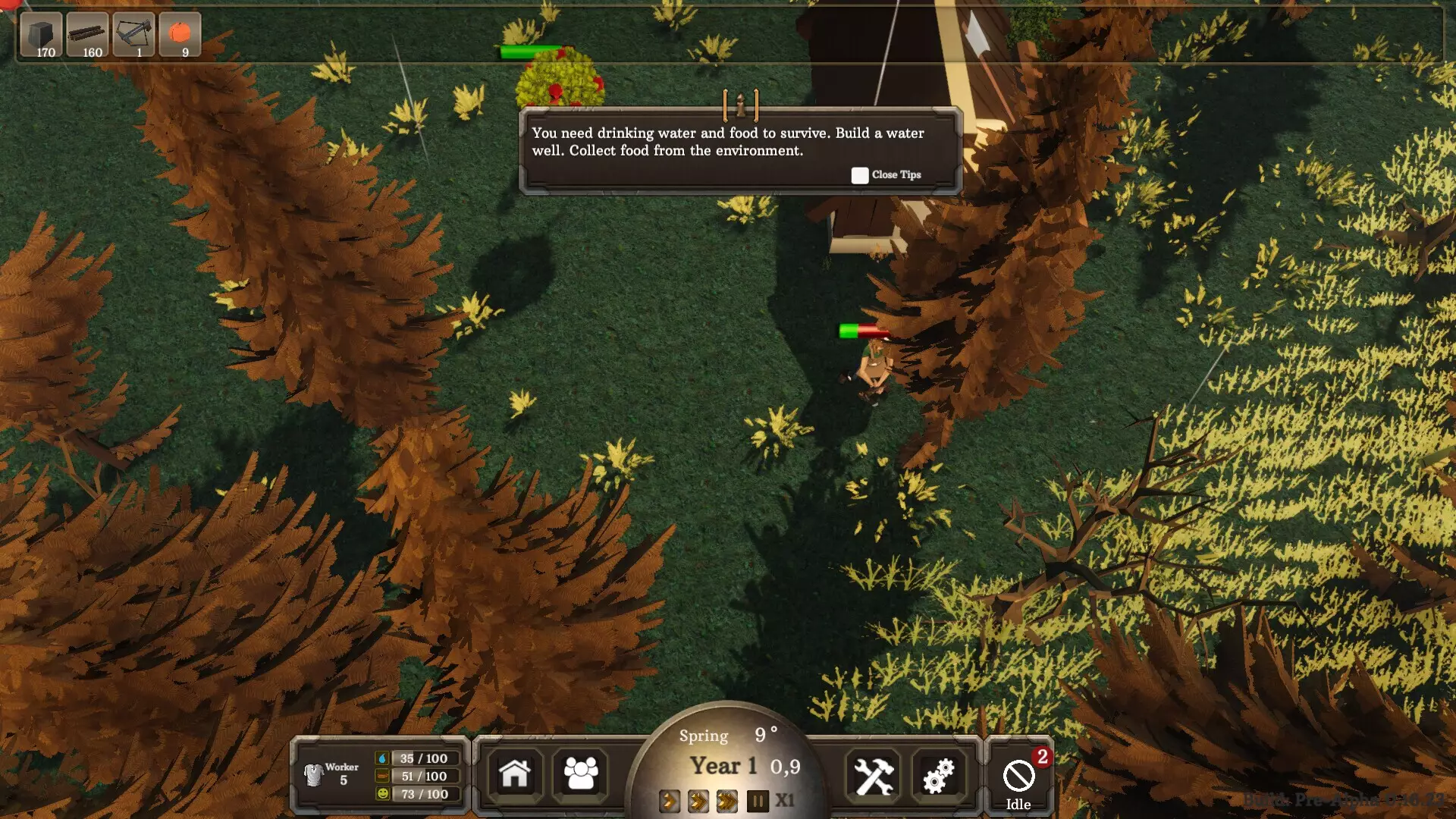The height and width of the screenshot is (819, 1456).
Task: Open the house buildings menu
Action: (x=515, y=774)
